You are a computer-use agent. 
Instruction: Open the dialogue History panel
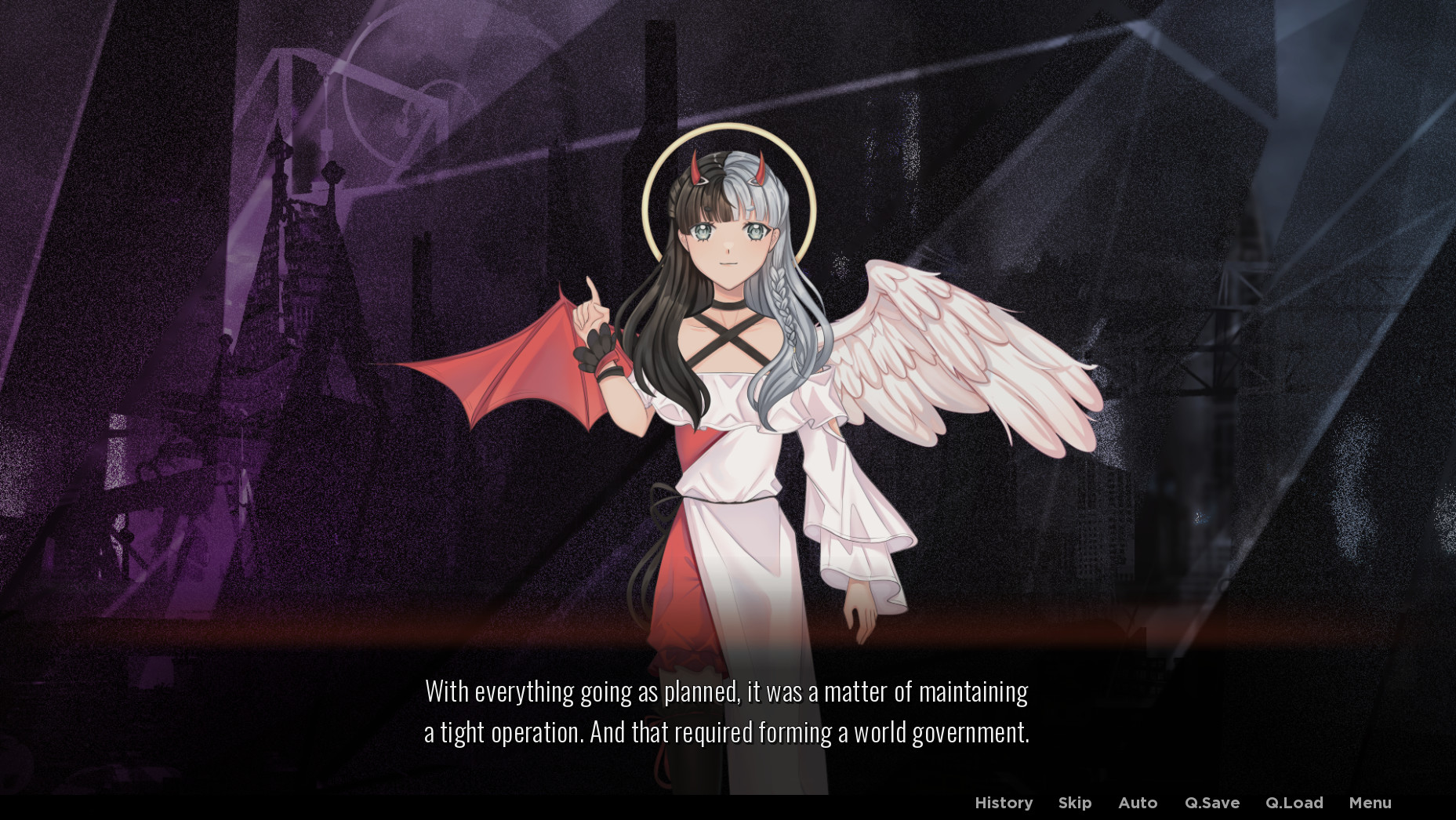(1004, 802)
